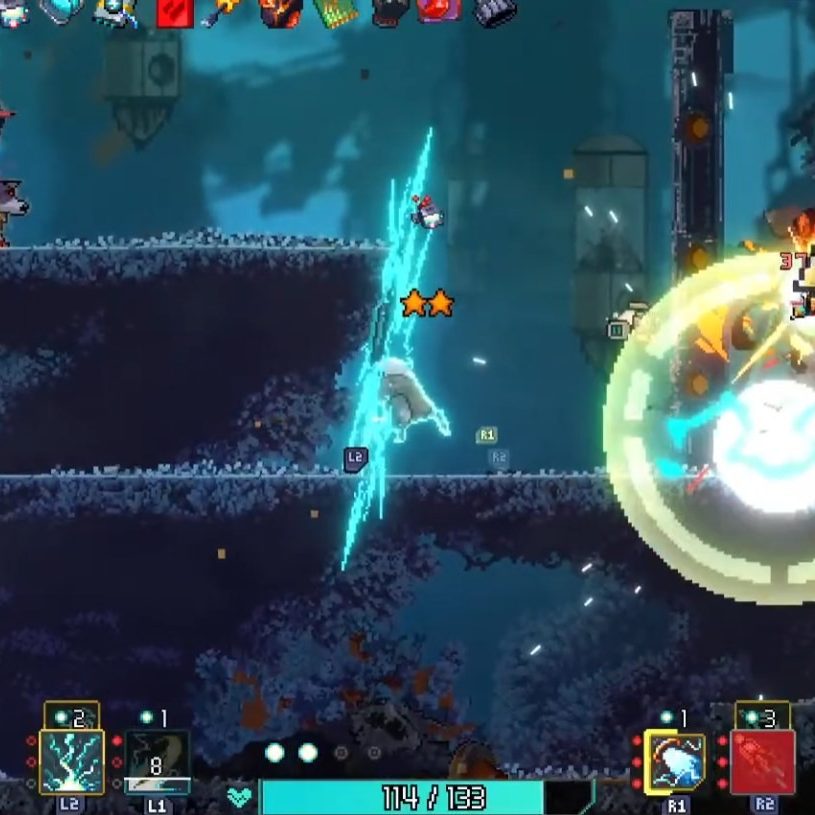Inspect the grey gauntlet relic icon

click(x=495, y=12)
